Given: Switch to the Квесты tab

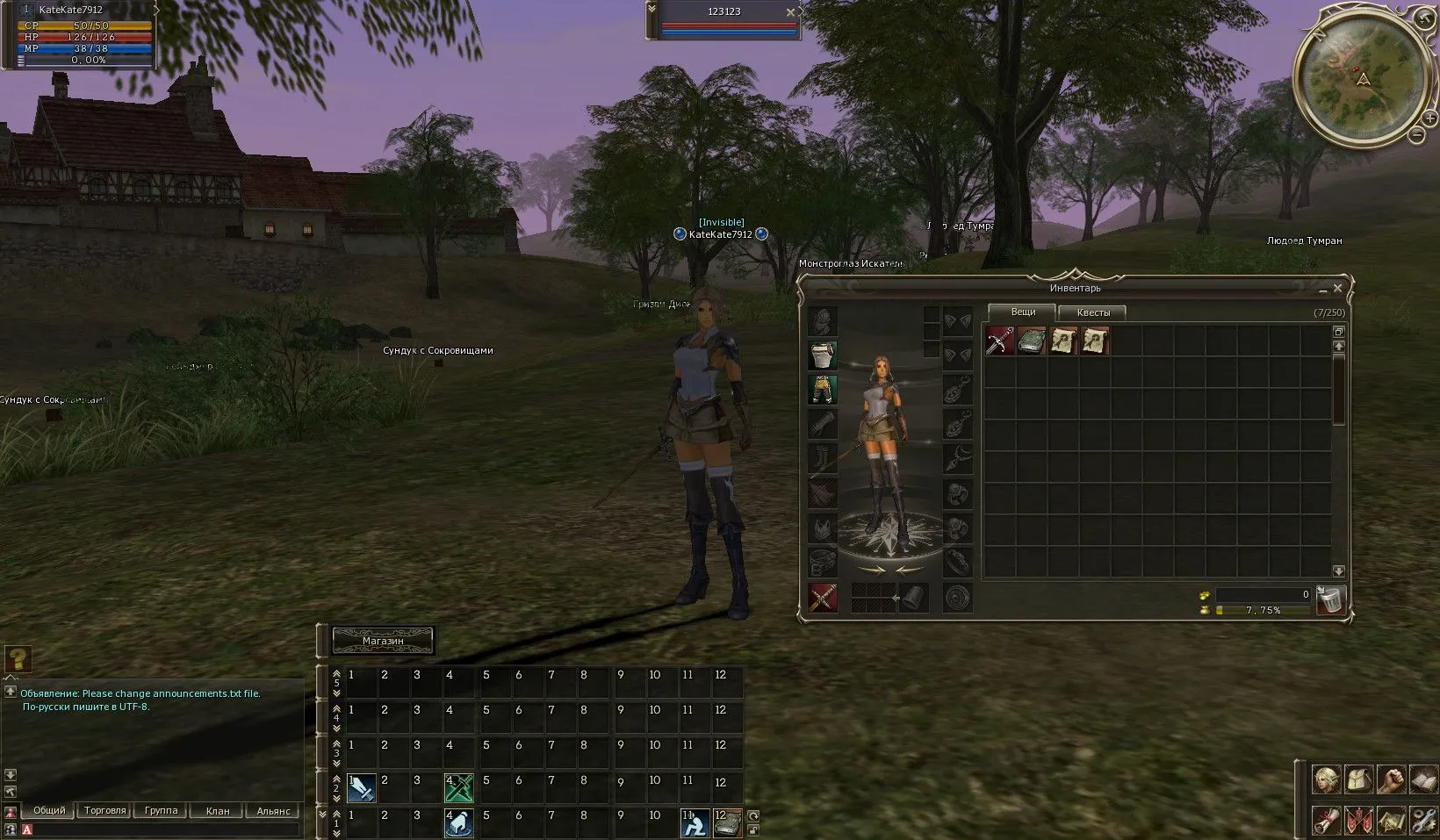Looking at the screenshot, I should [1093, 312].
